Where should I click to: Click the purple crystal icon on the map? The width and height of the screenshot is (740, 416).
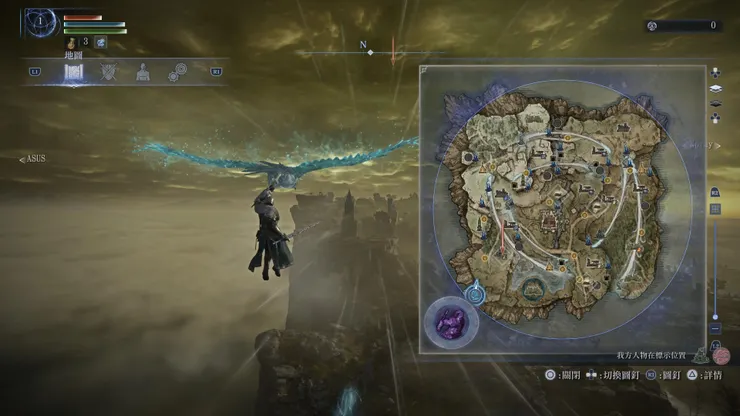(447, 321)
